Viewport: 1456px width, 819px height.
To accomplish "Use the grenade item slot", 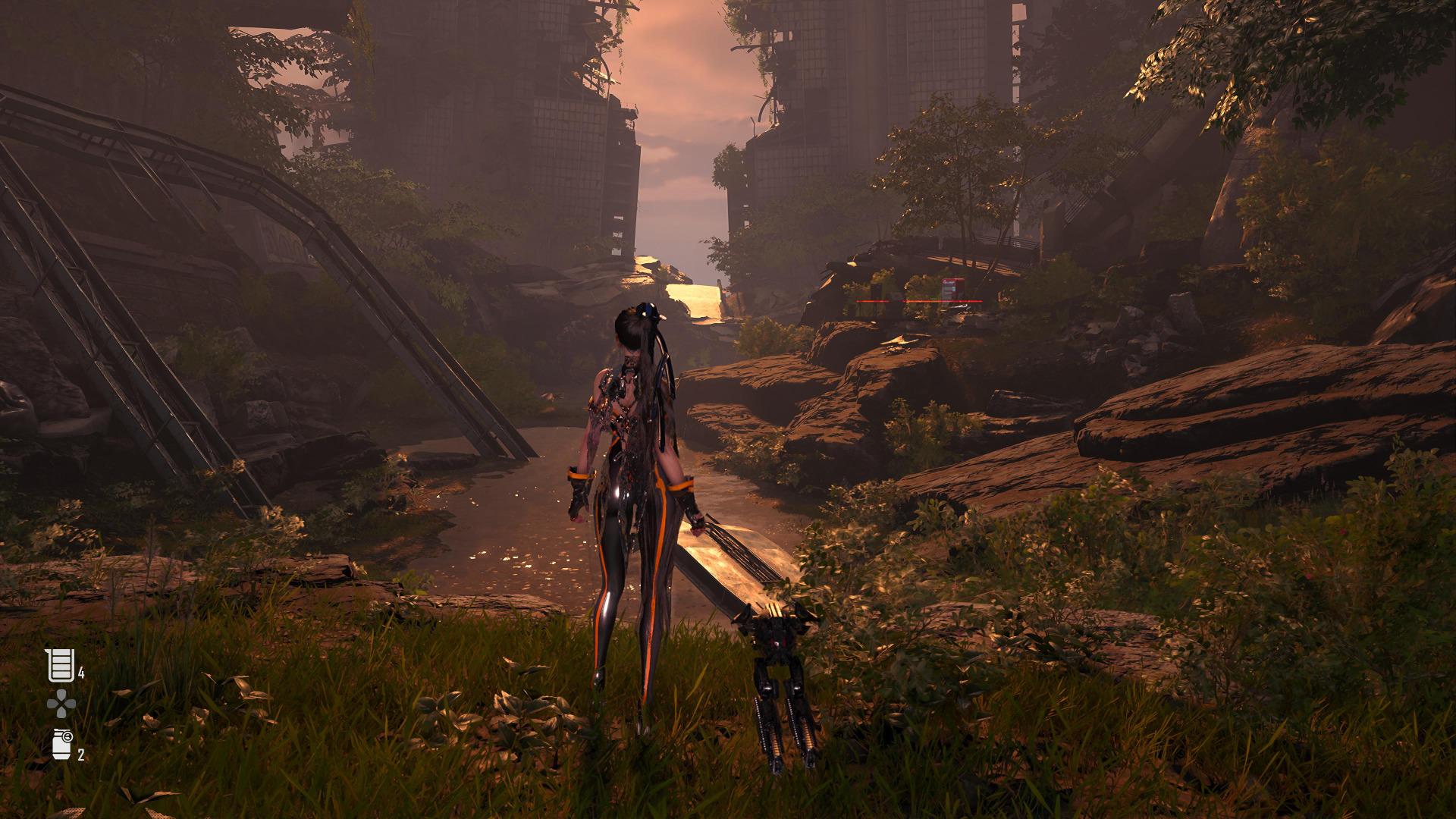I will click(62, 744).
